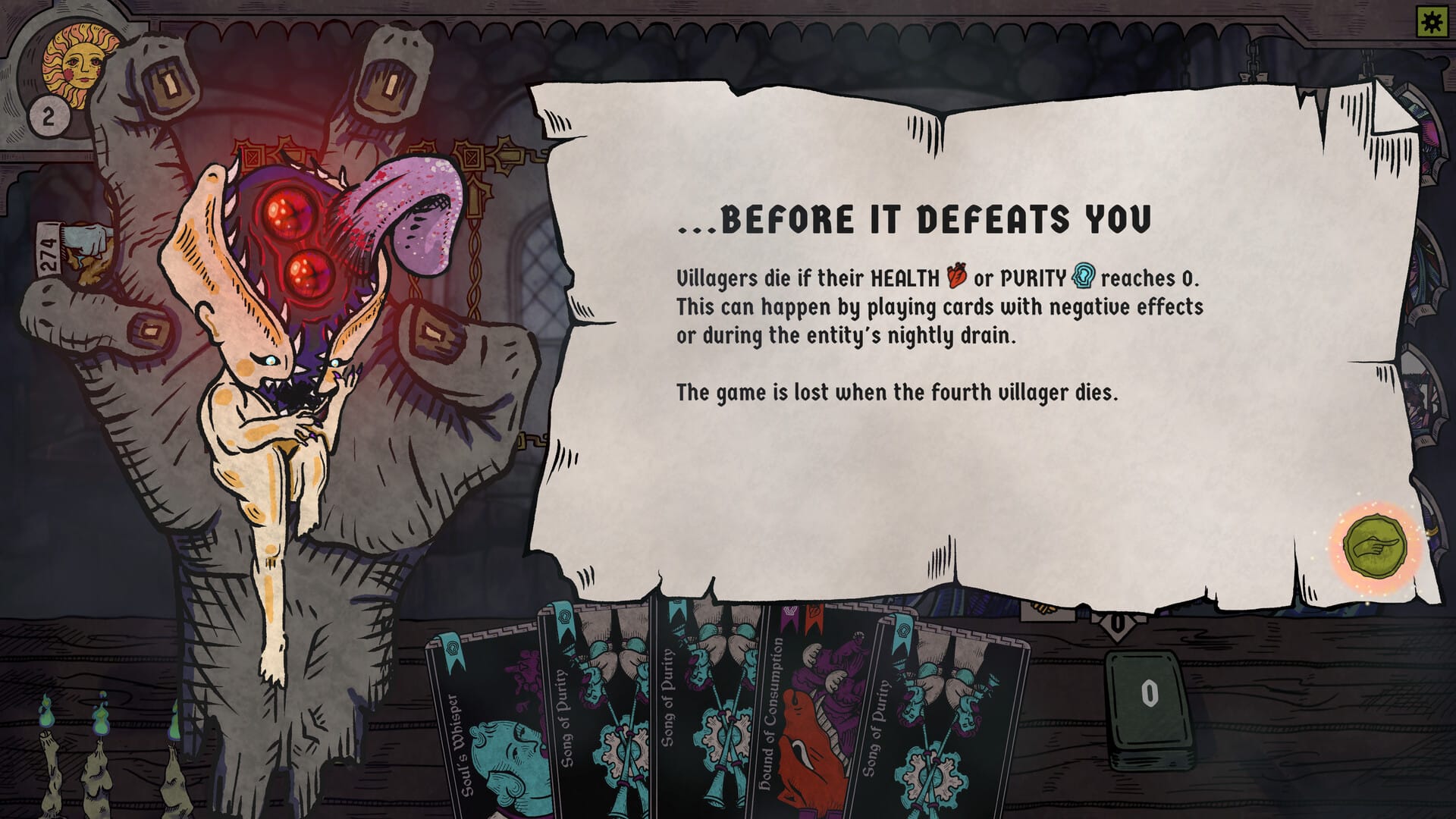
Task: Continue tutorial with green pointing hand button
Action: pyautogui.click(x=1374, y=544)
